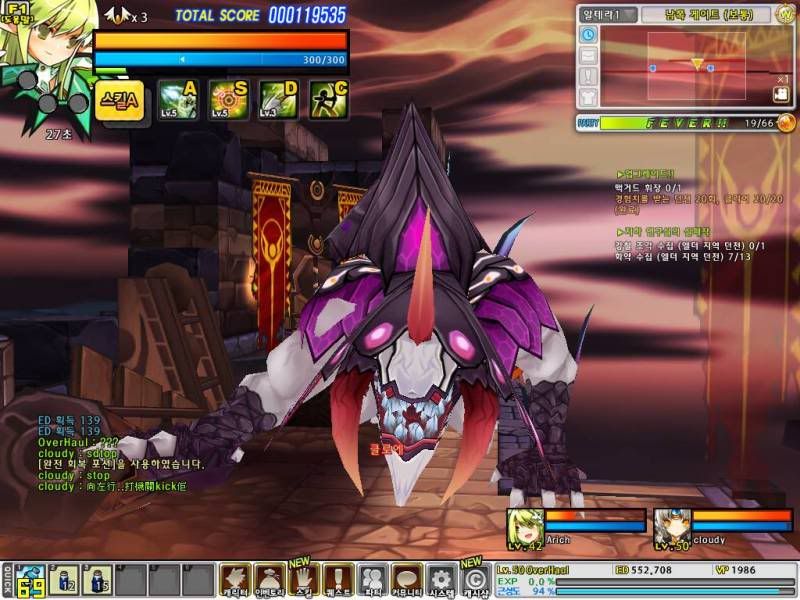The image size is (800, 600).
Task: Click the yellow 스킬A skill-set button
Action: (x=120, y=99)
